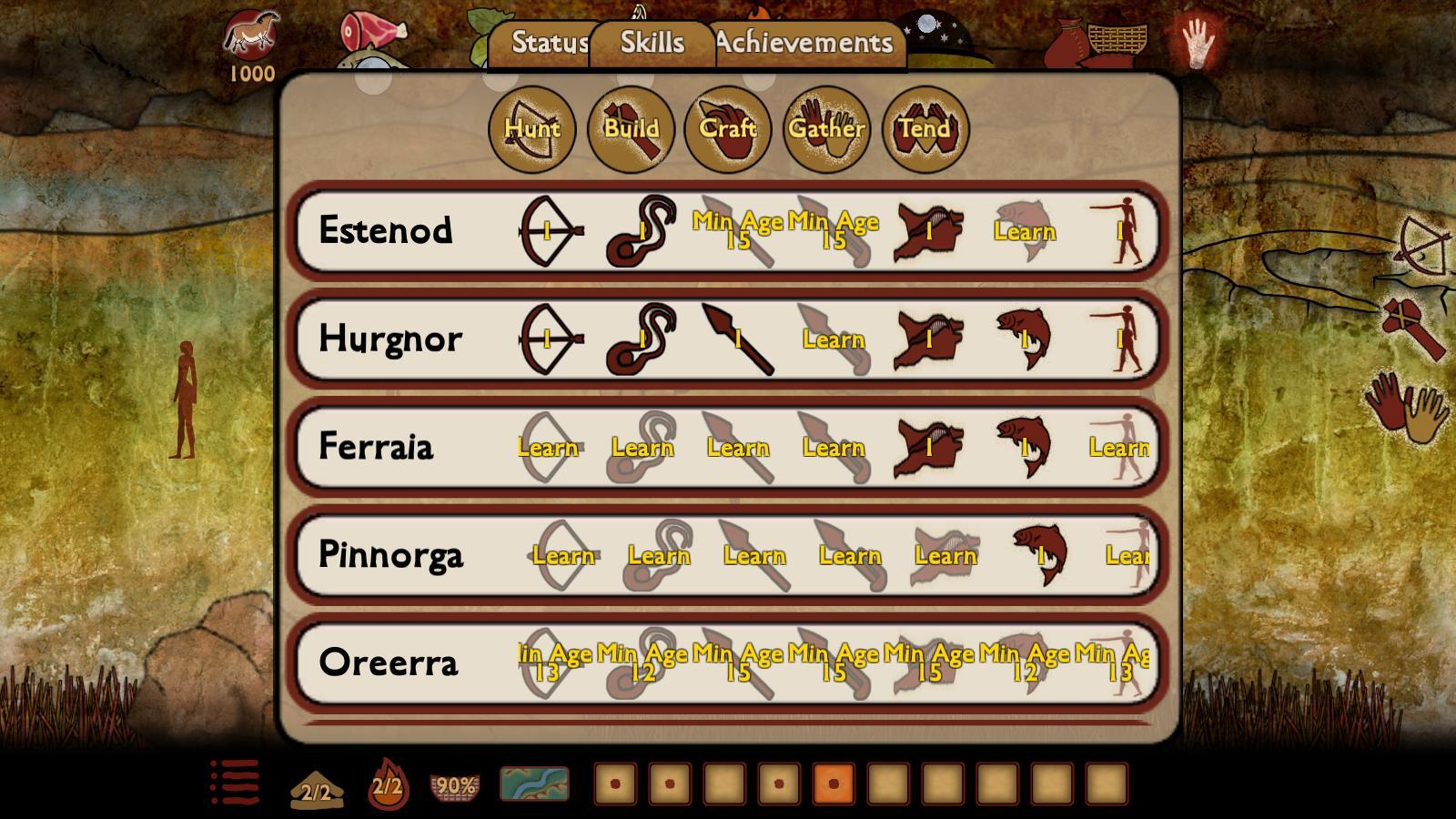Click the campfire 2/2 indicator in bottom bar
This screenshot has height=819, width=1456.
(386, 784)
